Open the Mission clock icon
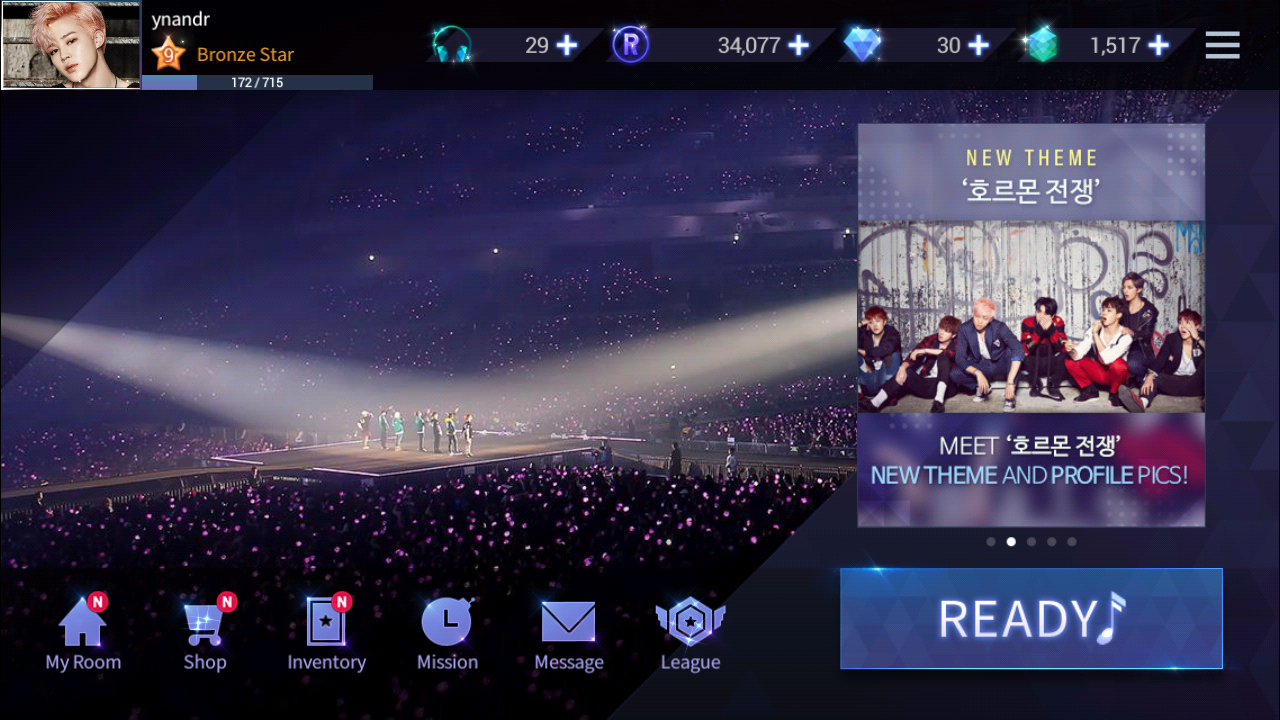This screenshot has height=720, width=1280. (447, 620)
